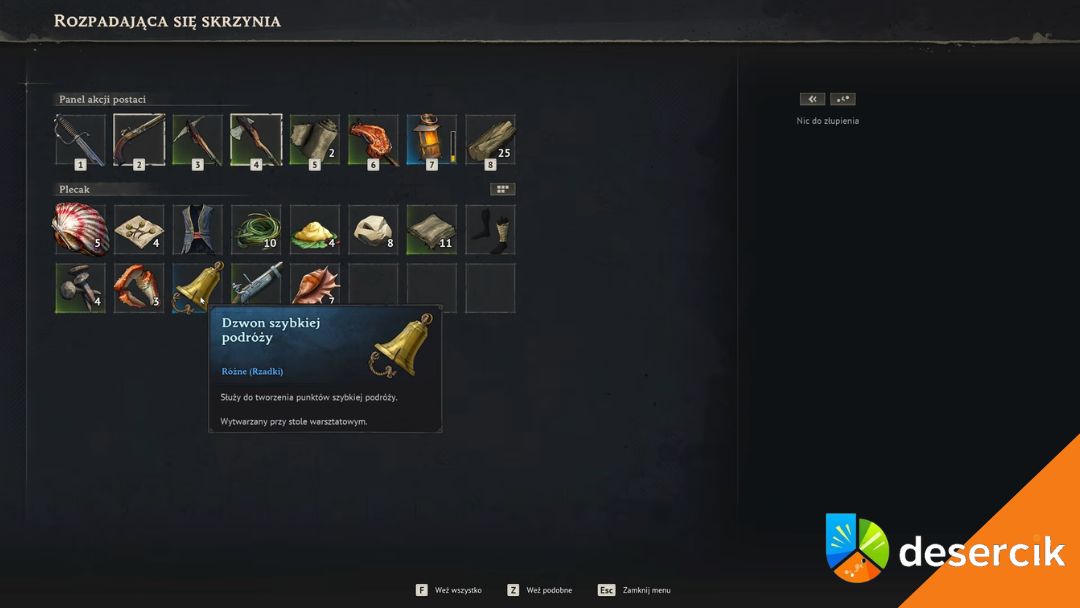Click the double-arrow transfer all button
Viewport: 1080px width, 608px height.
pyautogui.click(x=812, y=99)
